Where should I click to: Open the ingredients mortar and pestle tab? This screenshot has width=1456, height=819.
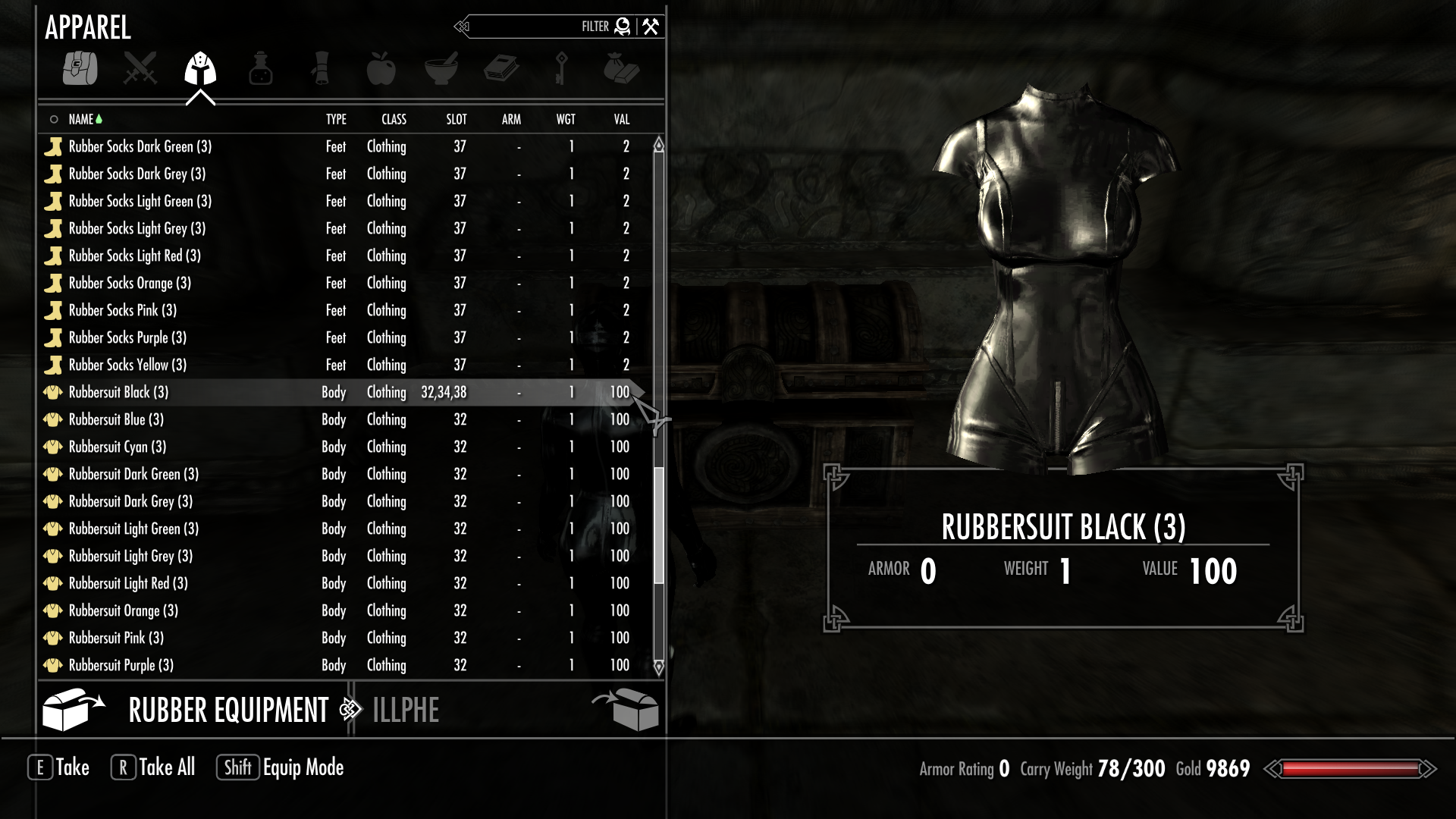(441, 69)
